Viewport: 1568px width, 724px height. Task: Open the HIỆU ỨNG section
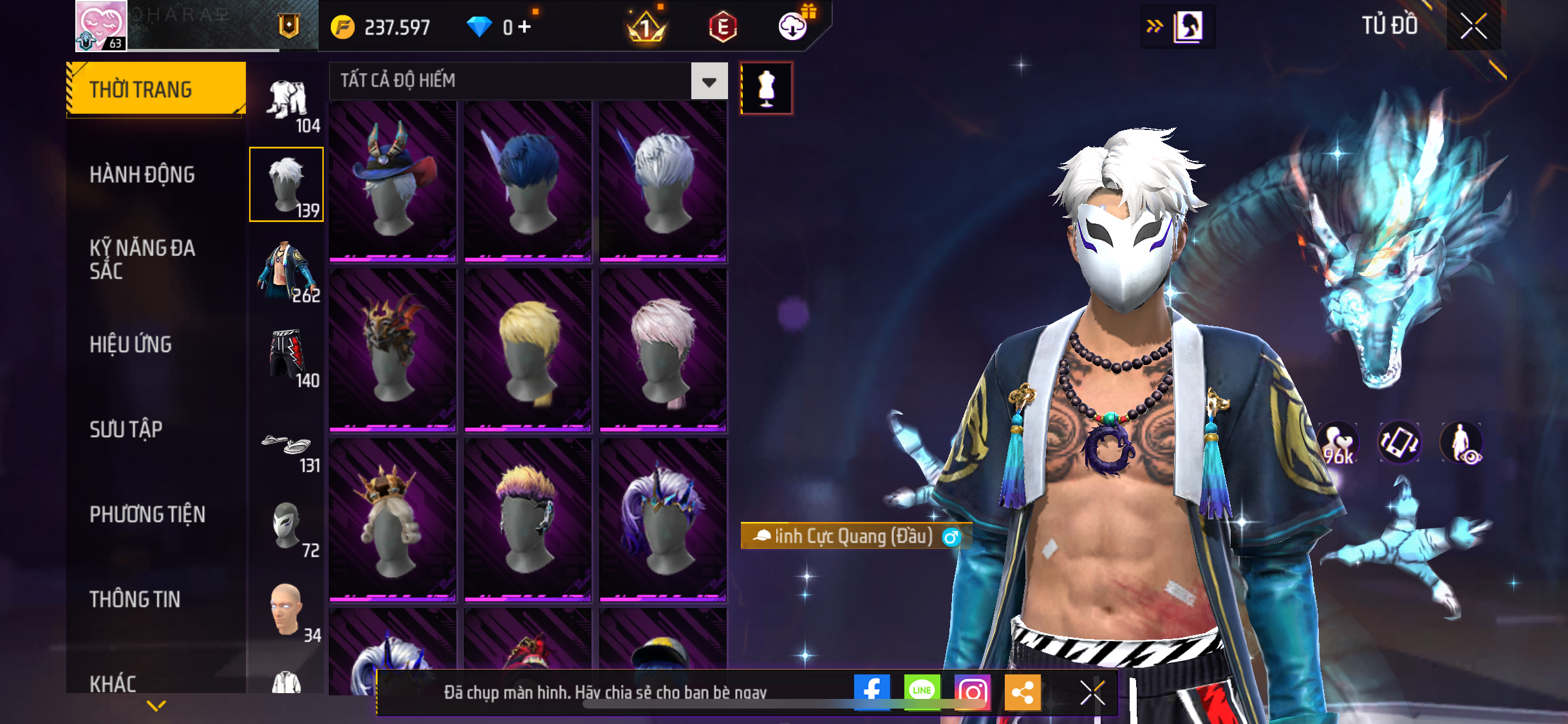coord(131,344)
